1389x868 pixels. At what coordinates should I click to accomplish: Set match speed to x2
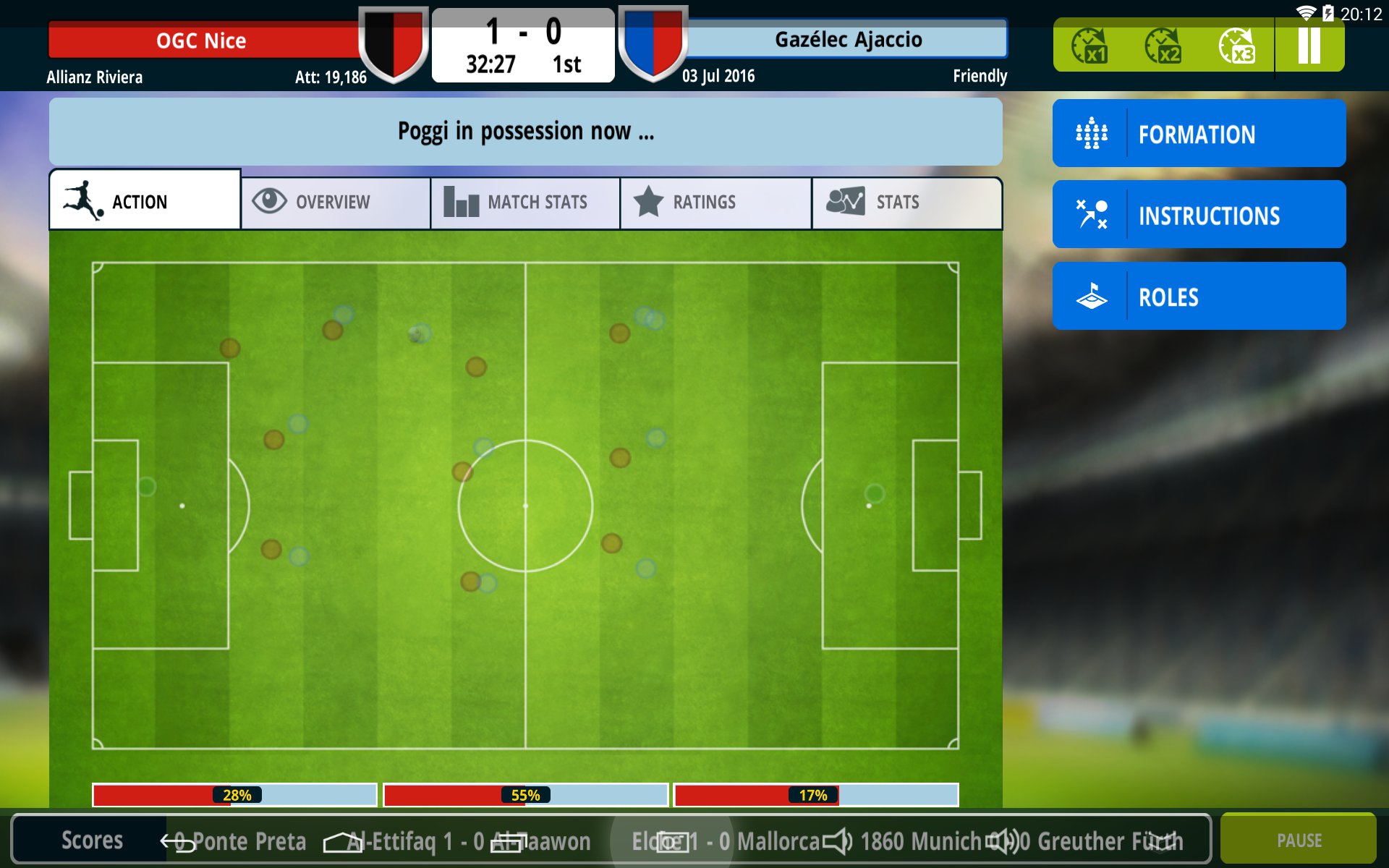coord(1163,46)
